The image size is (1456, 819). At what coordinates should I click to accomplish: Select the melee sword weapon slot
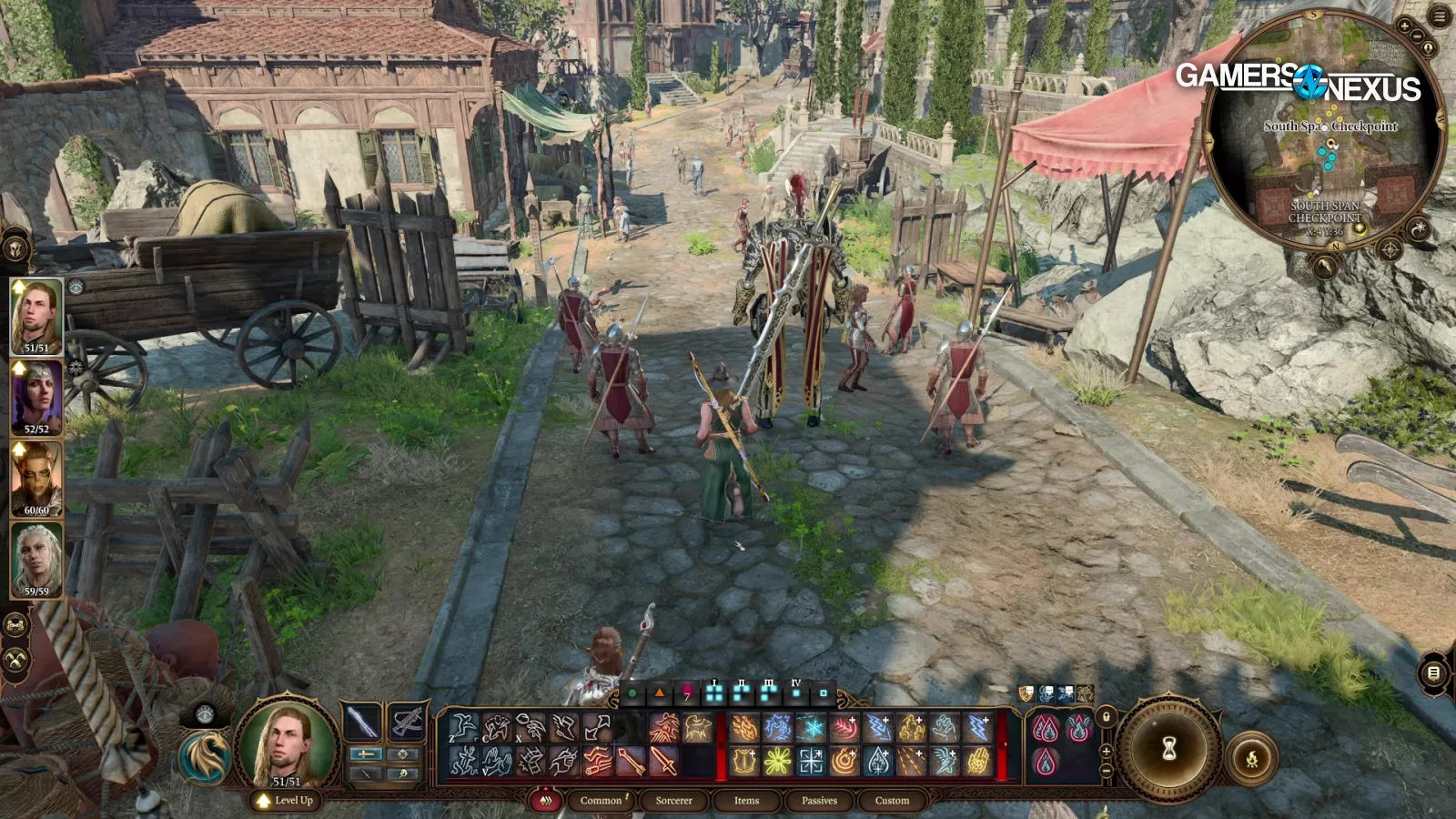[x=362, y=723]
